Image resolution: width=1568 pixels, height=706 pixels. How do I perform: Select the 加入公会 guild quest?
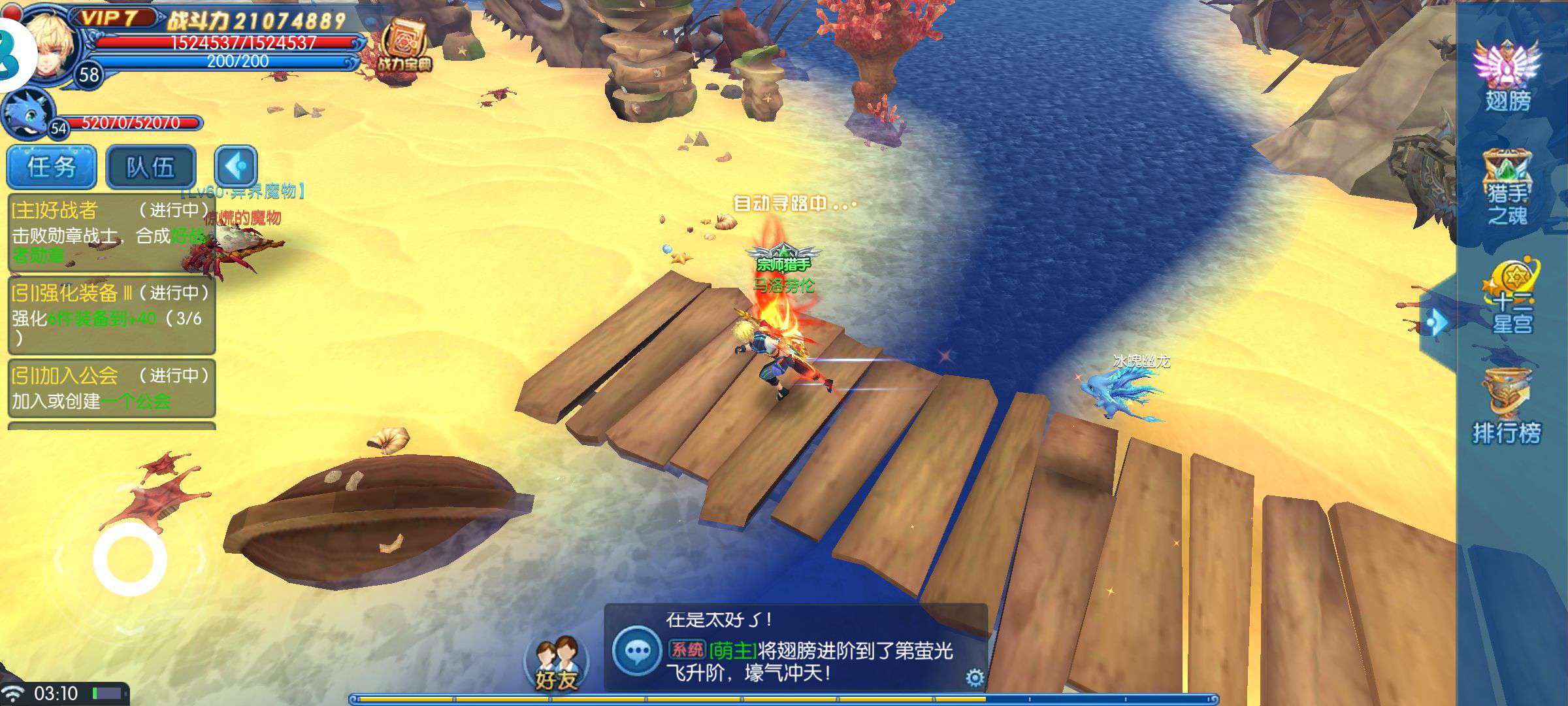(111, 388)
